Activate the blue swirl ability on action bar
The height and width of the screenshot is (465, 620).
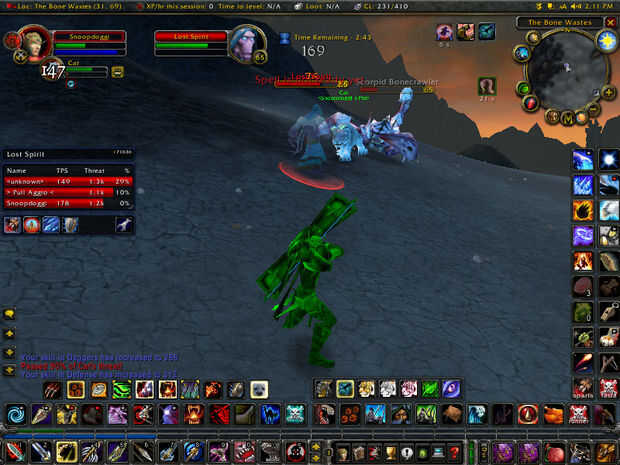coord(16,413)
